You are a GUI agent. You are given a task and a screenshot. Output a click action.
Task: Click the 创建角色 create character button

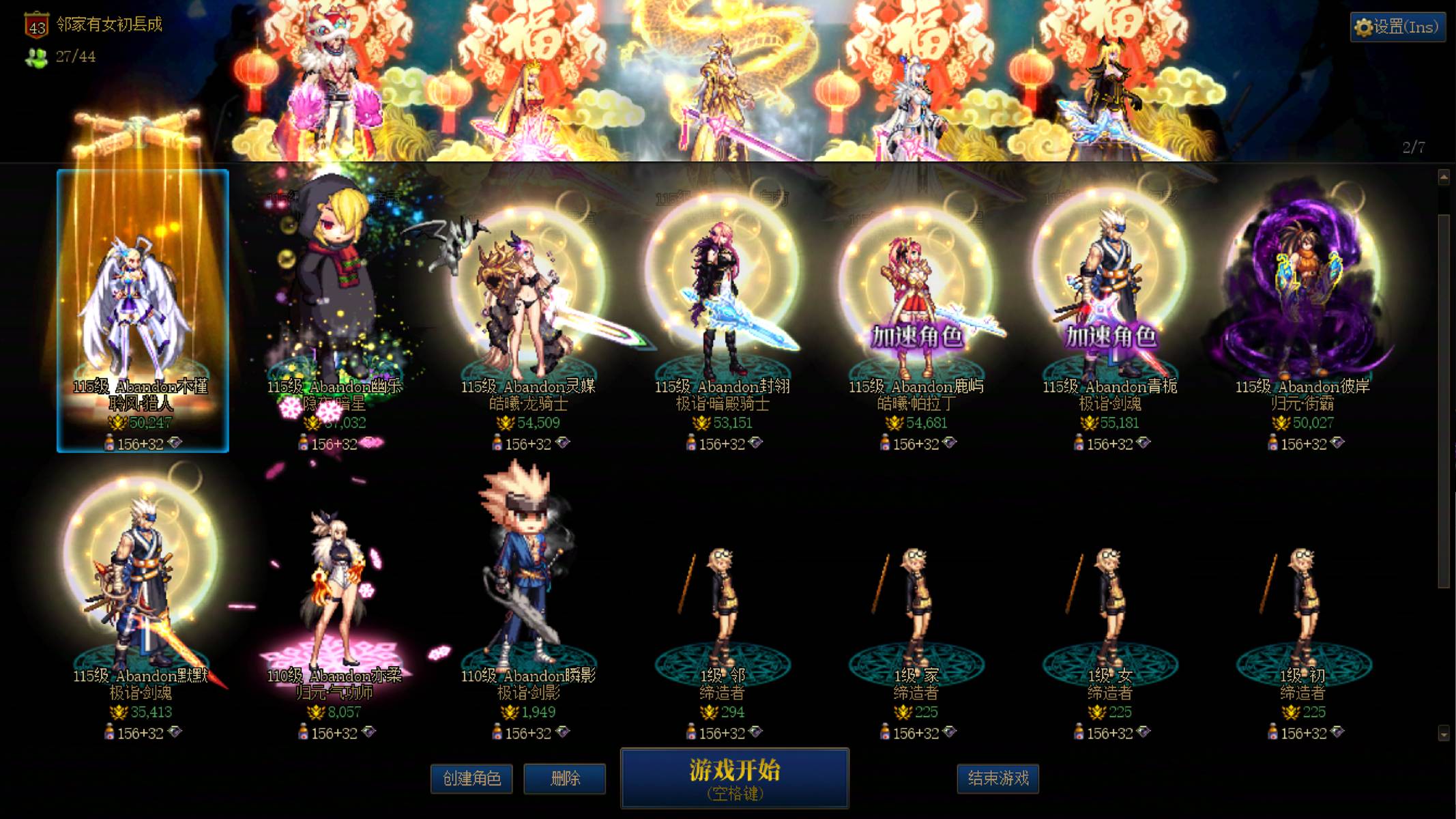point(472,779)
